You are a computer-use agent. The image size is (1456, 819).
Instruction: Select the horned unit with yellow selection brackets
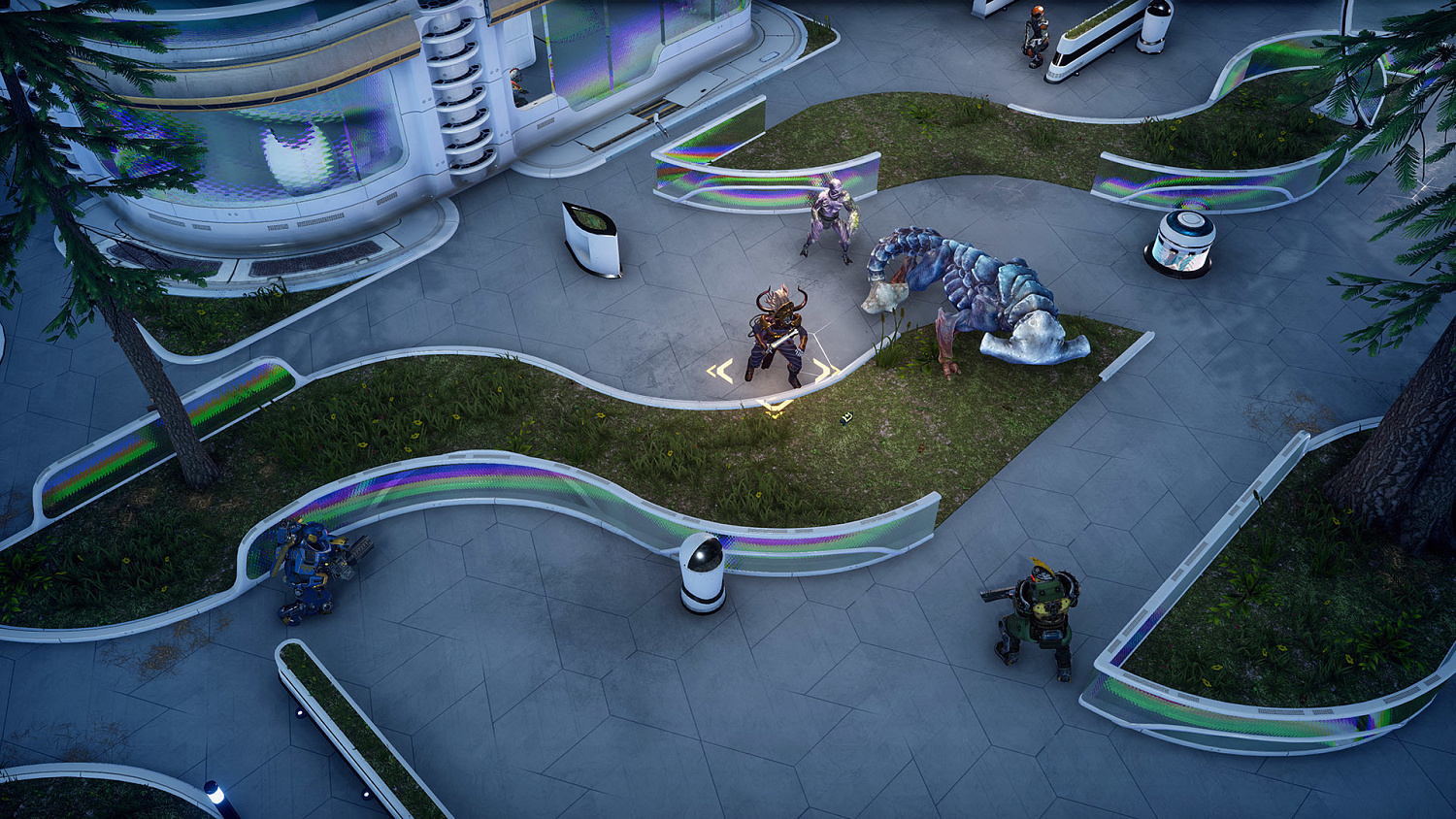[x=778, y=337]
